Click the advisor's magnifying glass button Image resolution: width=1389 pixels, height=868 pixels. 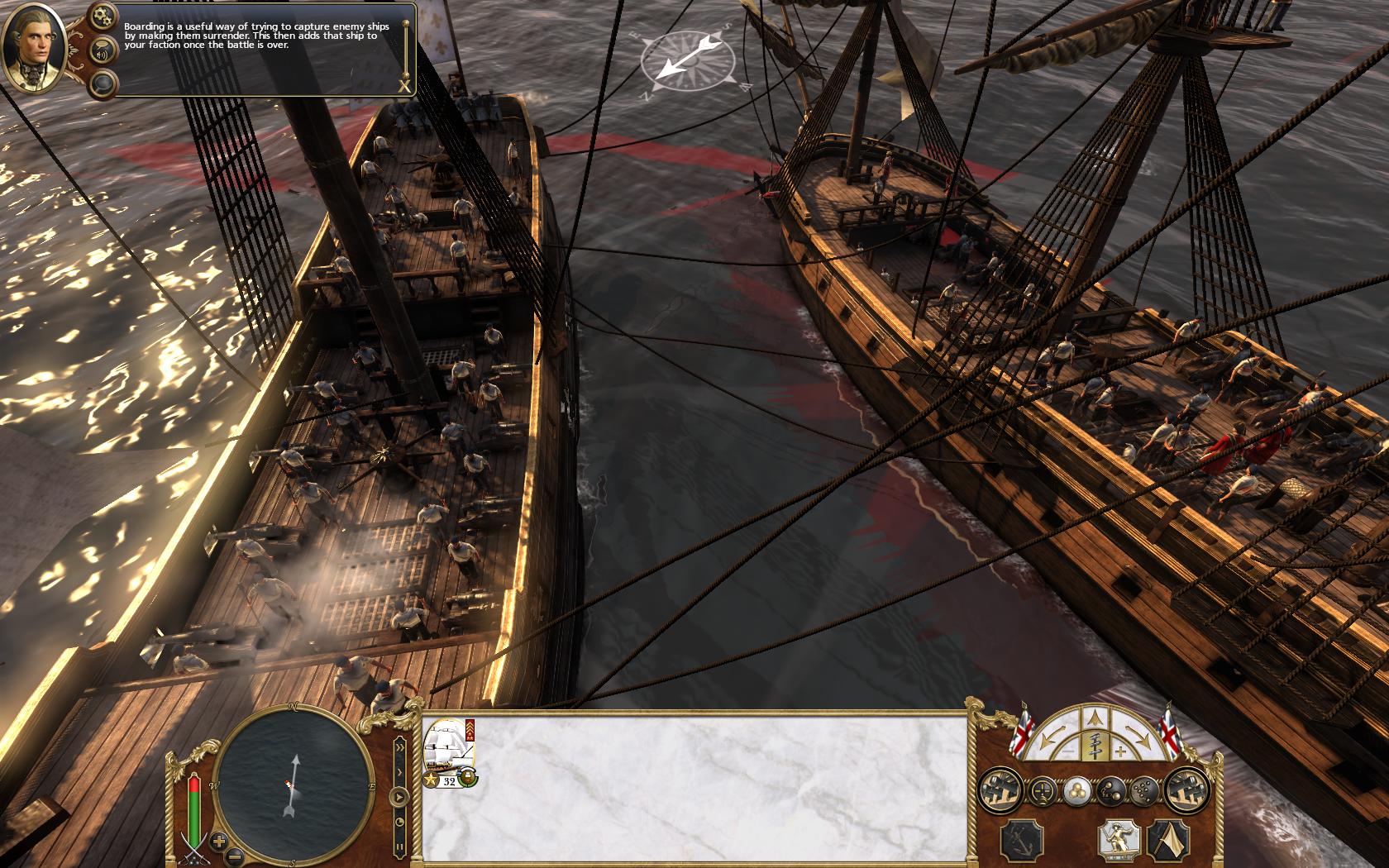103,83
